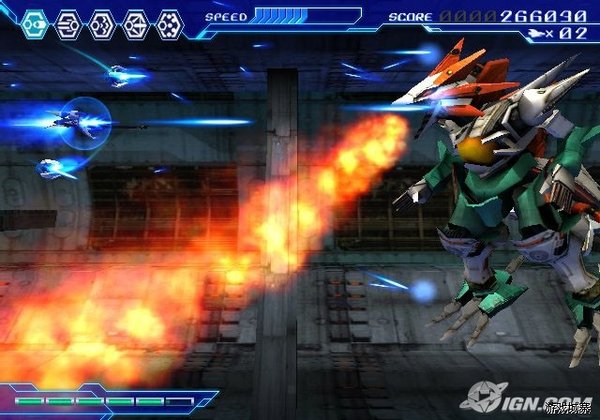Viewport: 600px width, 420px height.
Task: Pick the arrow-shaped weapon icon
Action: [135, 24]
